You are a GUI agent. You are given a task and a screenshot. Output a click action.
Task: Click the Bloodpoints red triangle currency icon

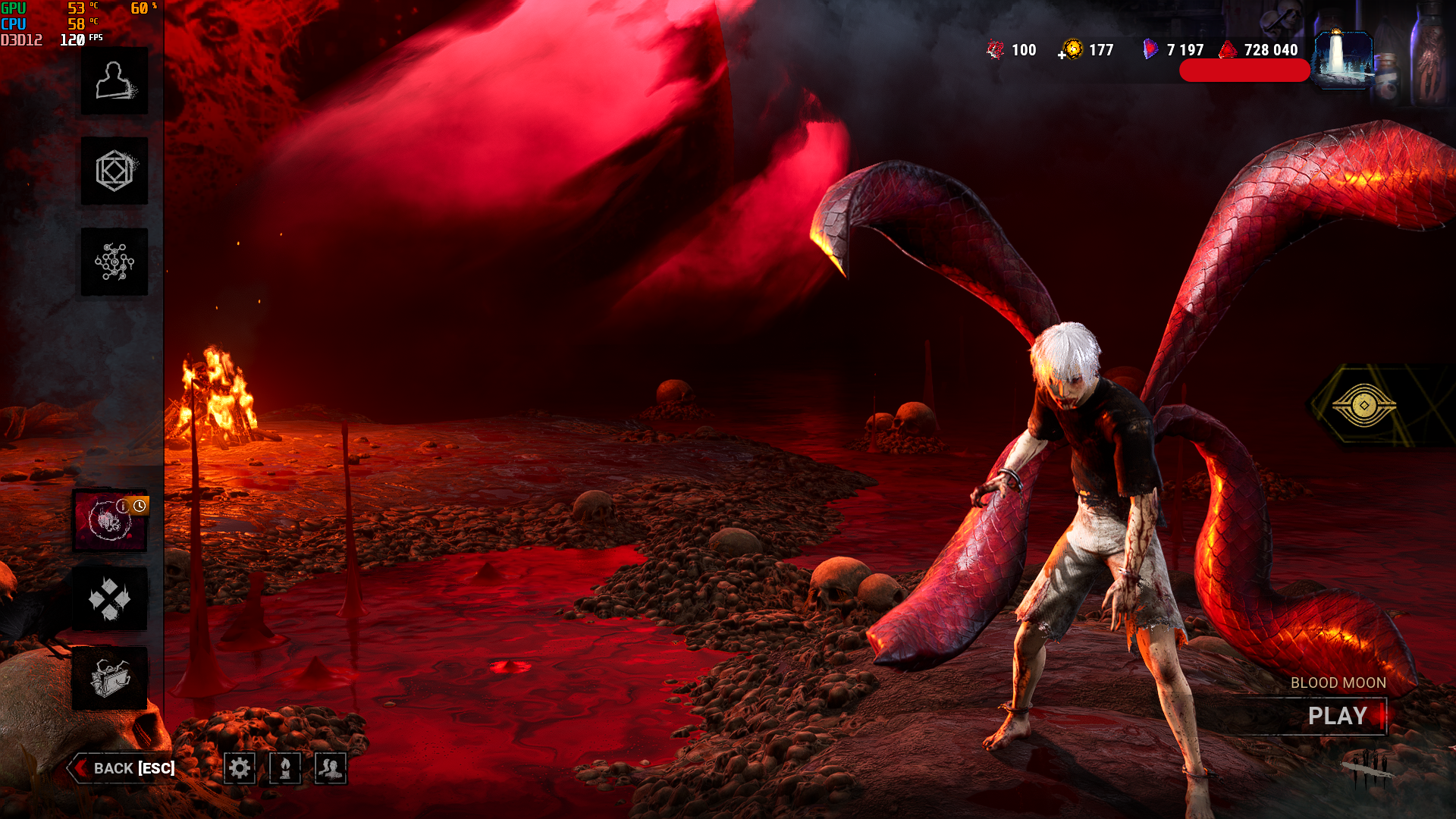1228,50
